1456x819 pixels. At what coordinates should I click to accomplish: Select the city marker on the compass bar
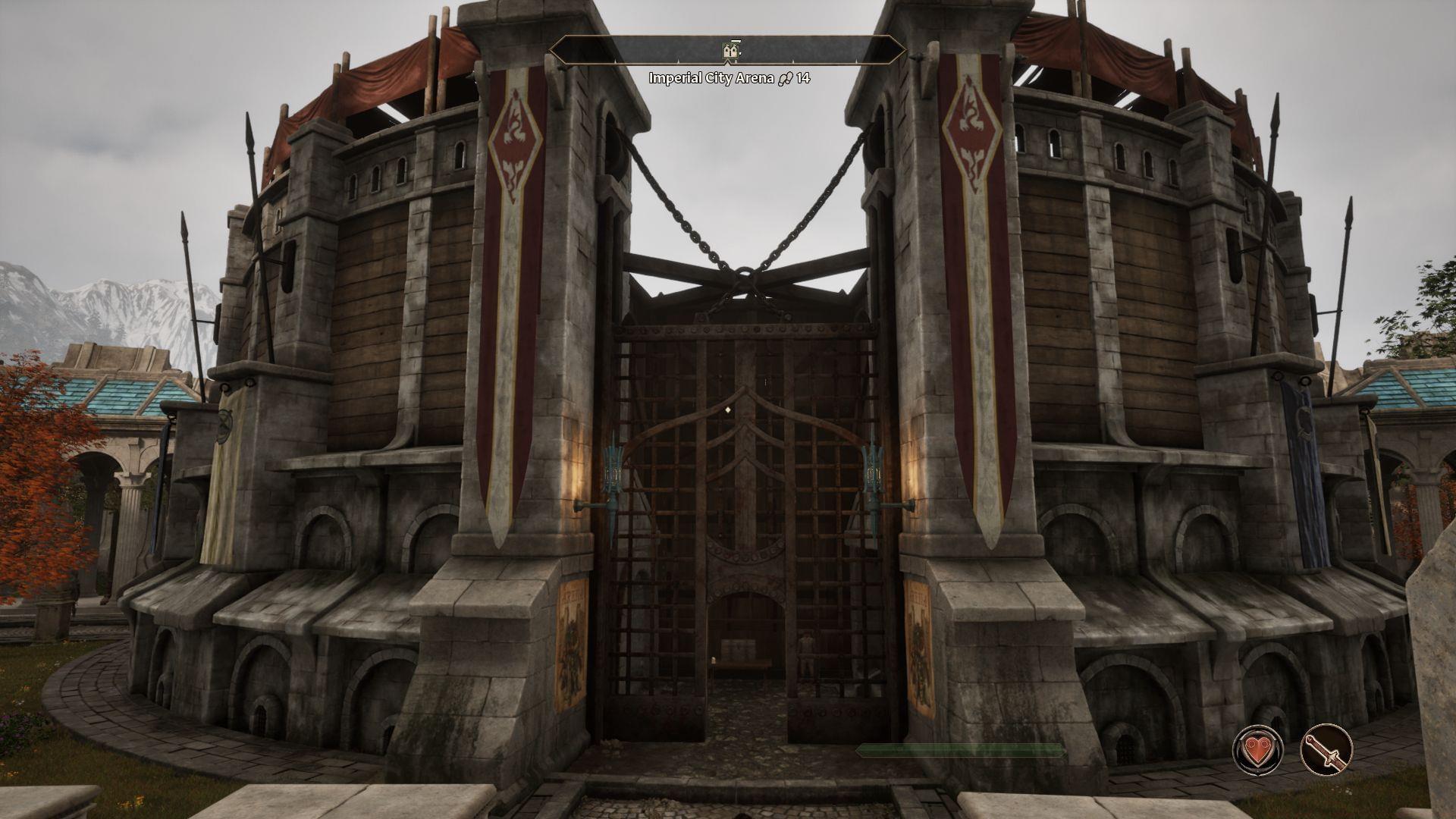[x=730, y=52]
